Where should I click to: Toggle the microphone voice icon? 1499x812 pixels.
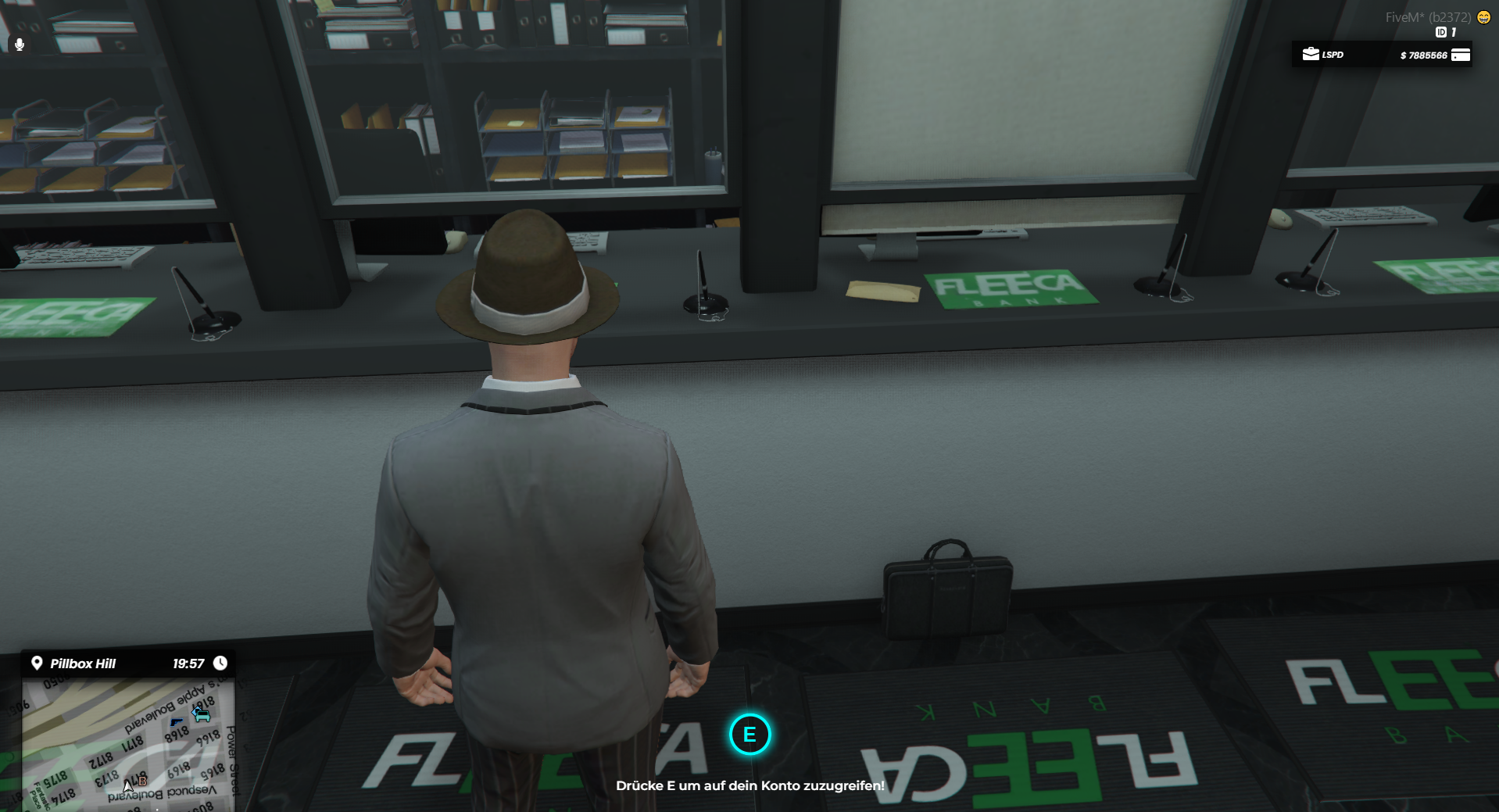click(x=20, y=45)
